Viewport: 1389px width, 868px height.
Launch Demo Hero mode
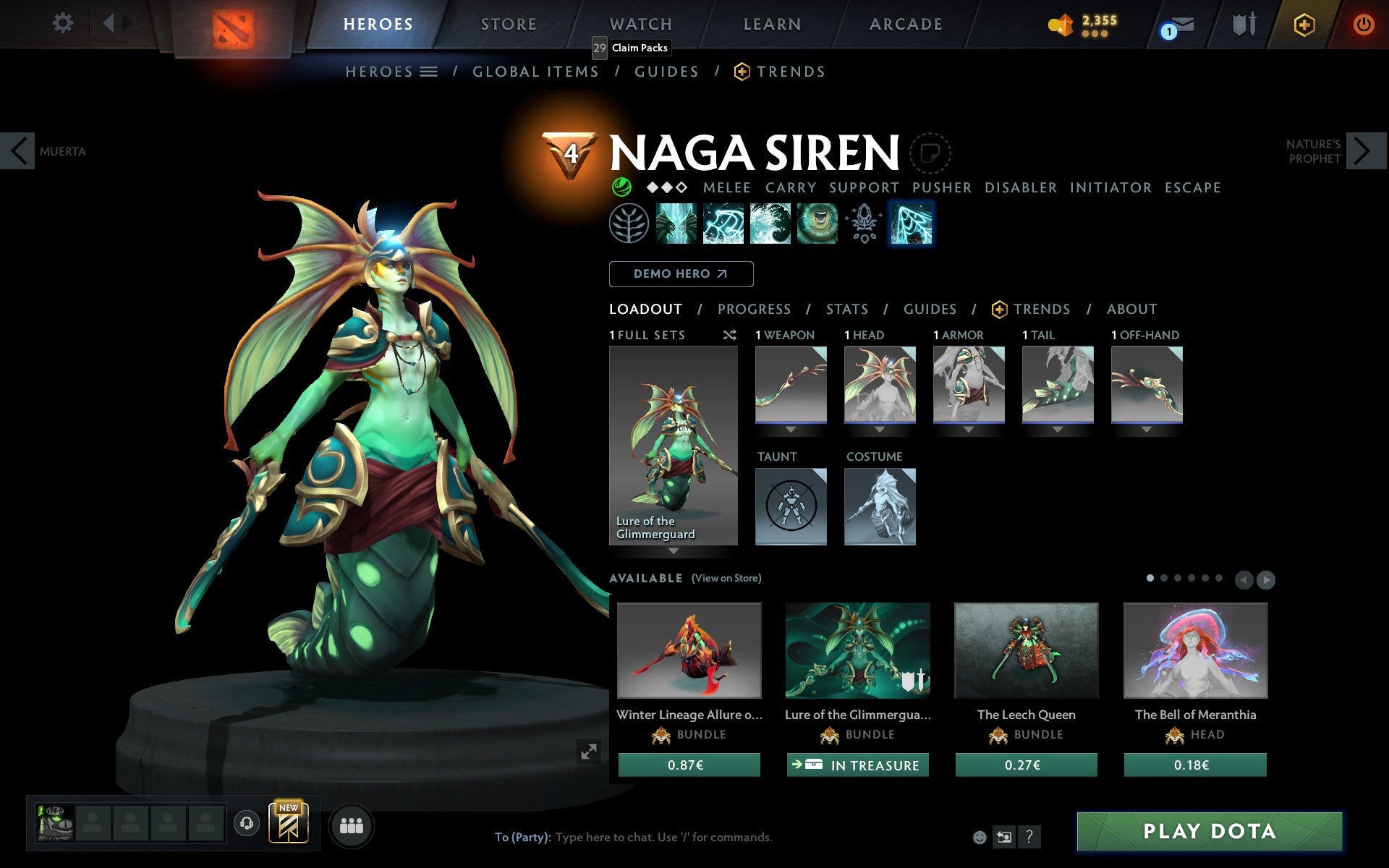[681, 274]
